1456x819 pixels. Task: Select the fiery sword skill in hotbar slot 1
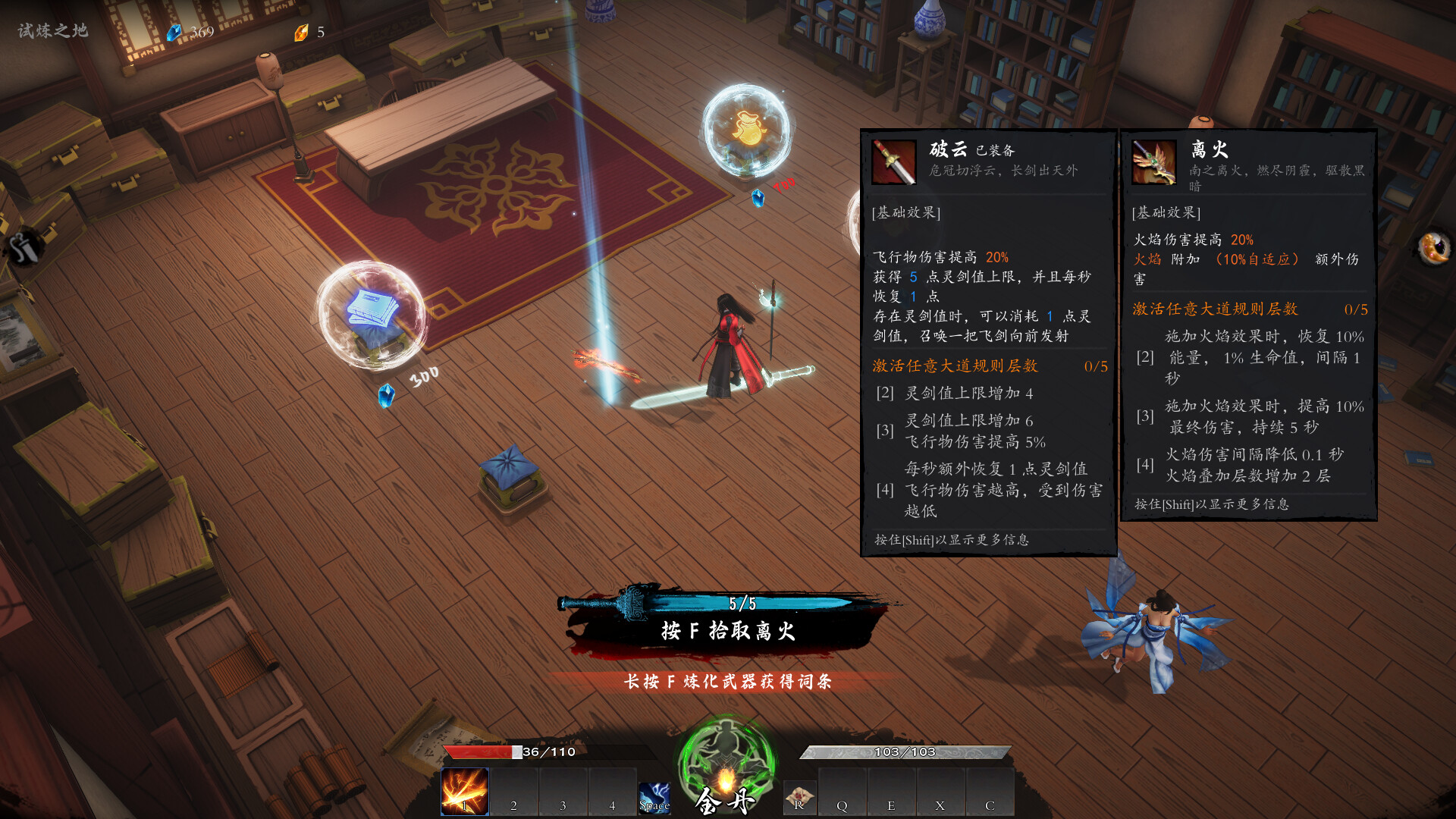464,793
